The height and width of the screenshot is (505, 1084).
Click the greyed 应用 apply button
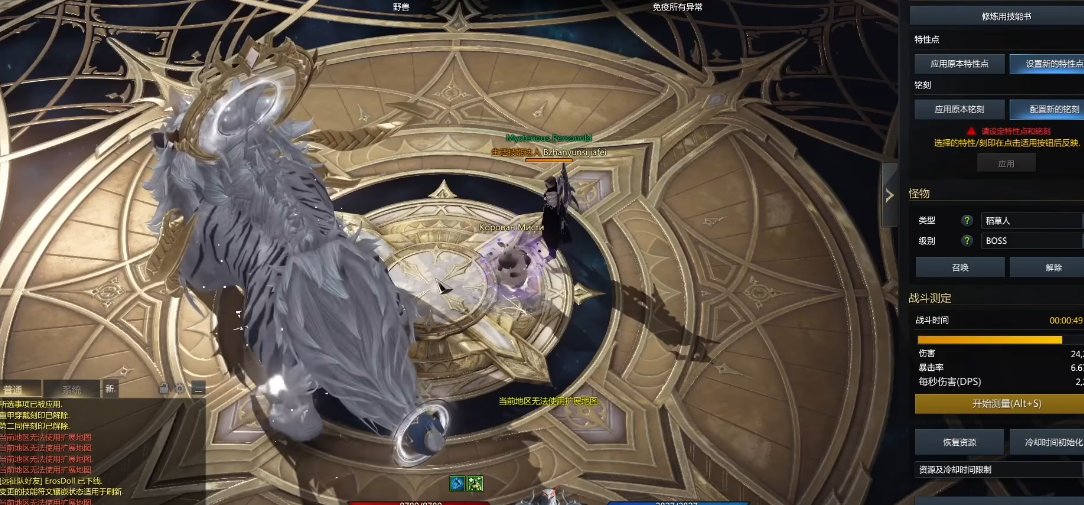tap(1006, 163)
